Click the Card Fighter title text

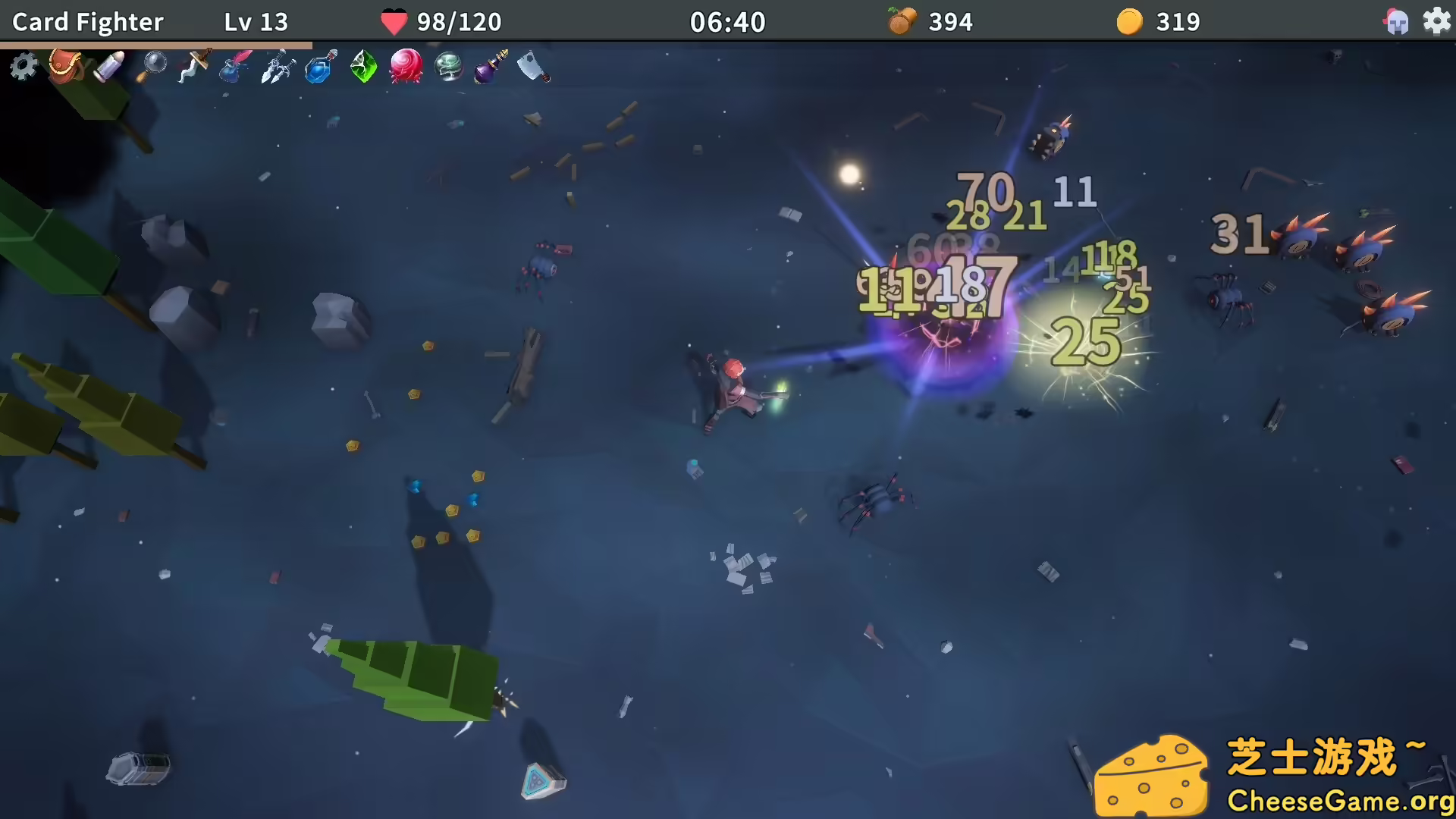click(86, 21)
